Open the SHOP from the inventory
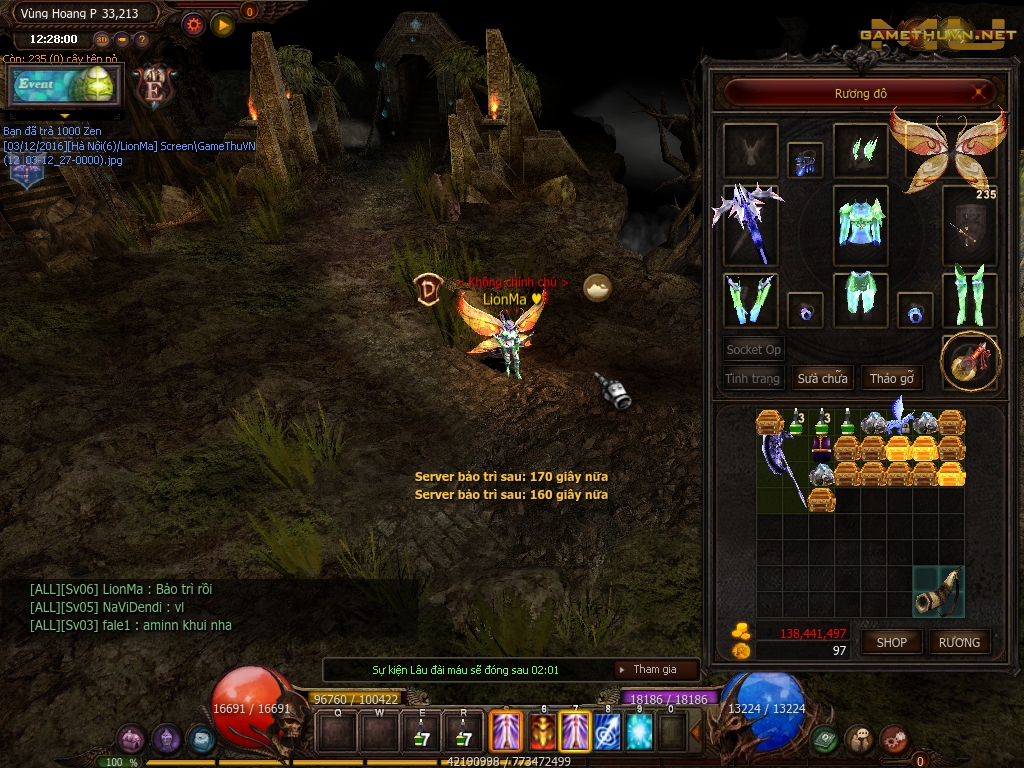This screenshot has width=1024, height=768. [891, 642]
